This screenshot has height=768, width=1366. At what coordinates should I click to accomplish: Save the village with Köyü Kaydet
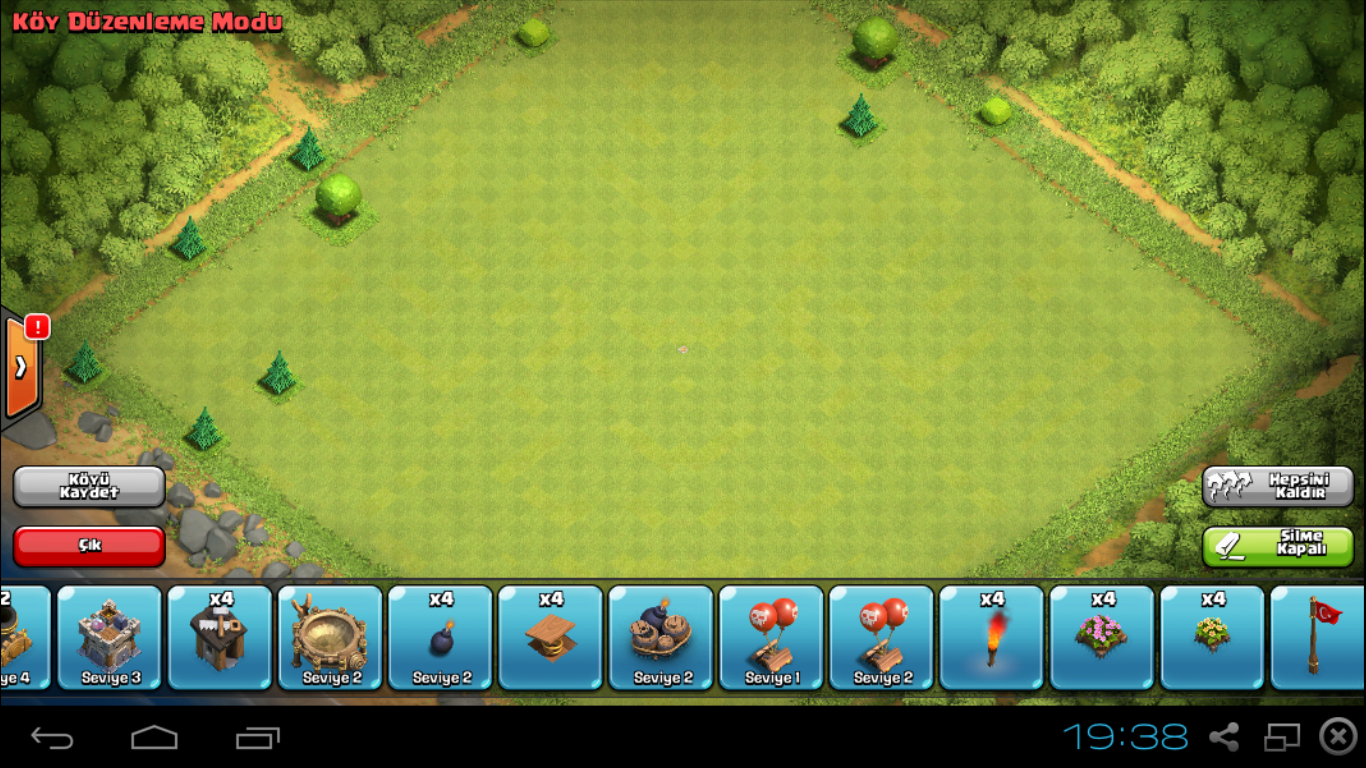(x=89, y=486)
